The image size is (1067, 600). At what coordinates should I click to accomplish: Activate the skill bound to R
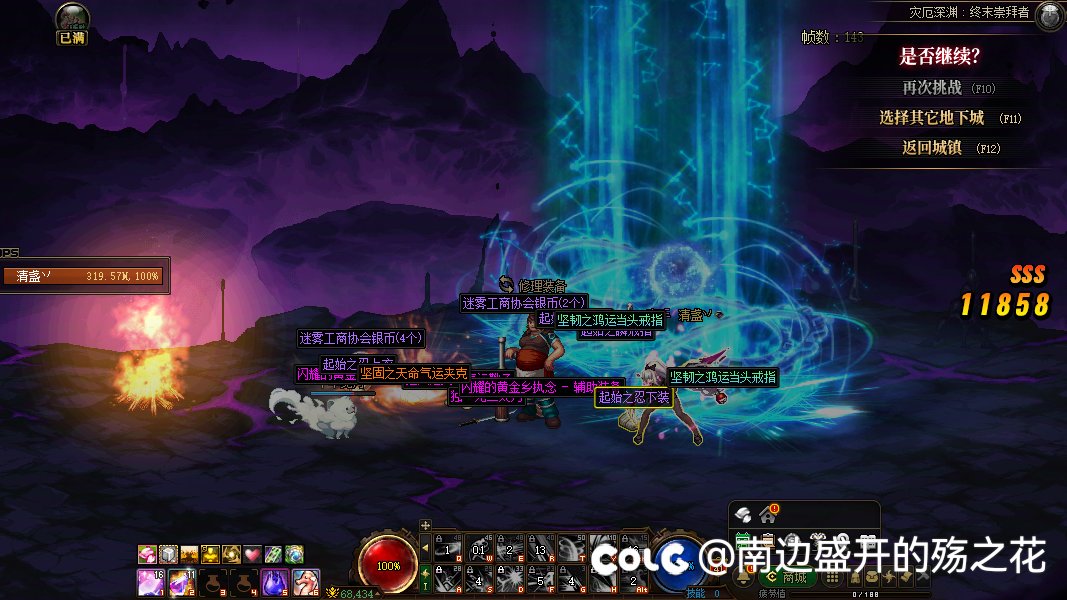point(543,547)
